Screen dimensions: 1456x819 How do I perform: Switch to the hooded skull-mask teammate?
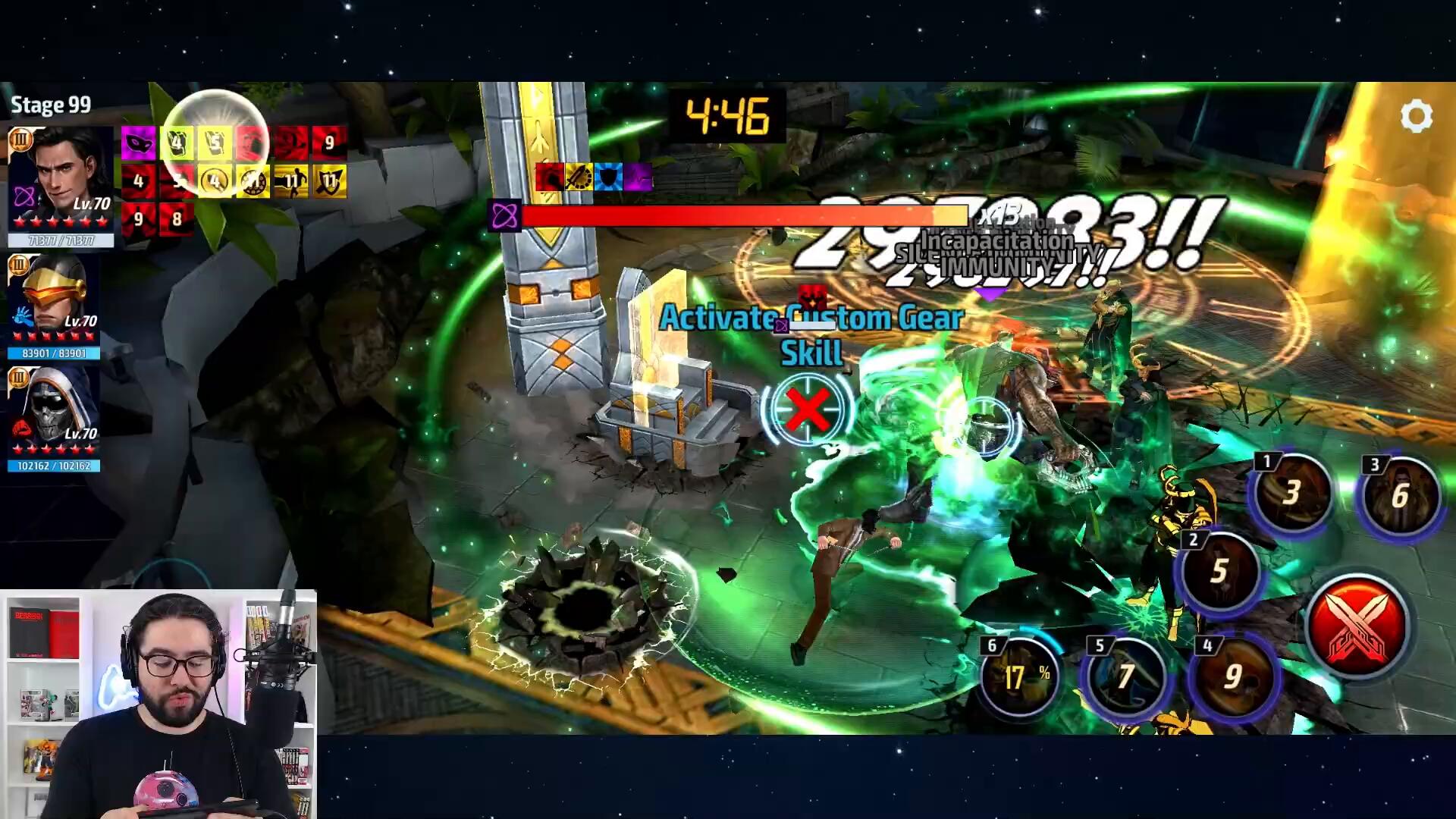(55, 409)
